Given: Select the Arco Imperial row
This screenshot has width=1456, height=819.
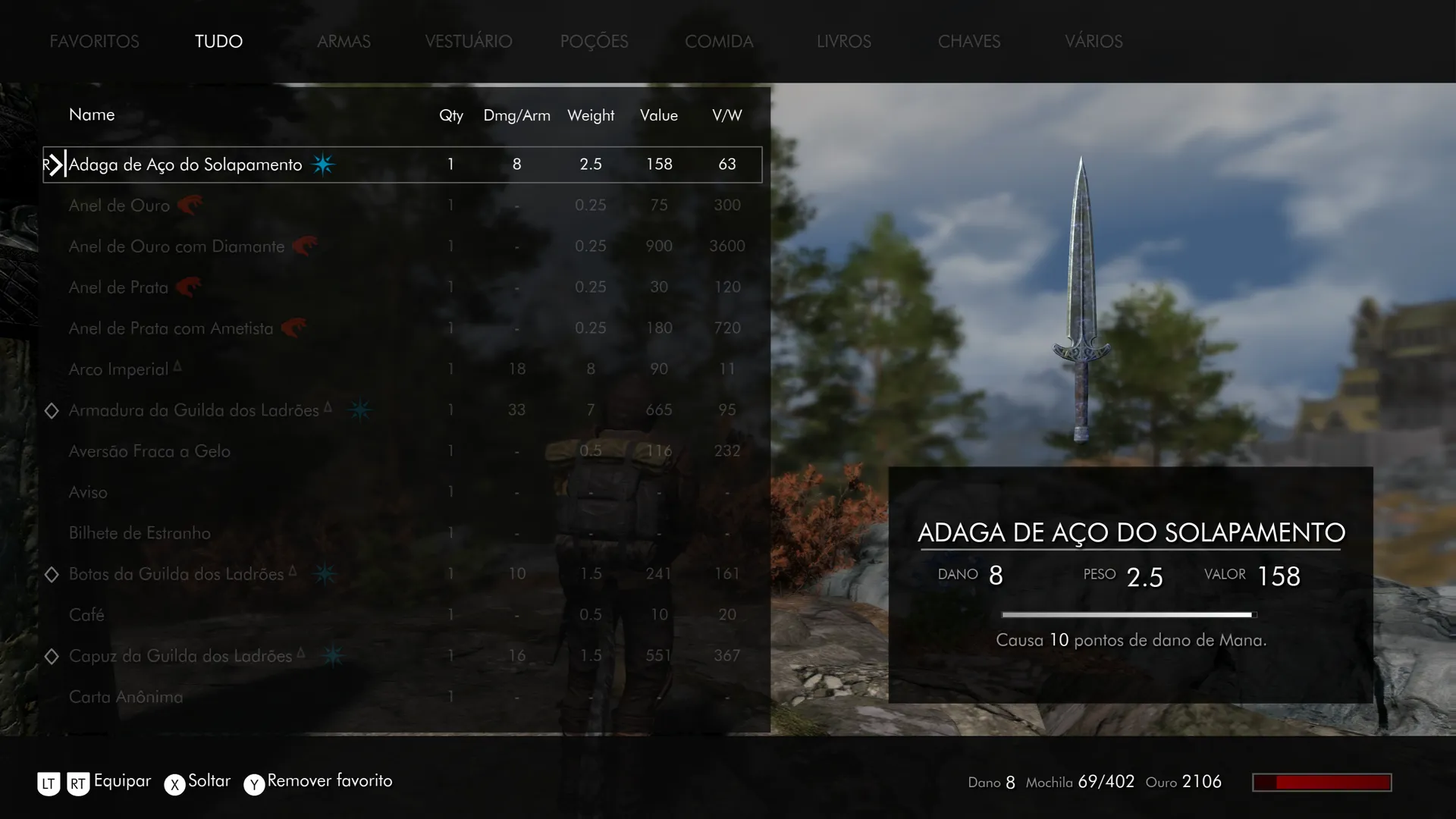Looking at the screenshot, I should [118, 369].
